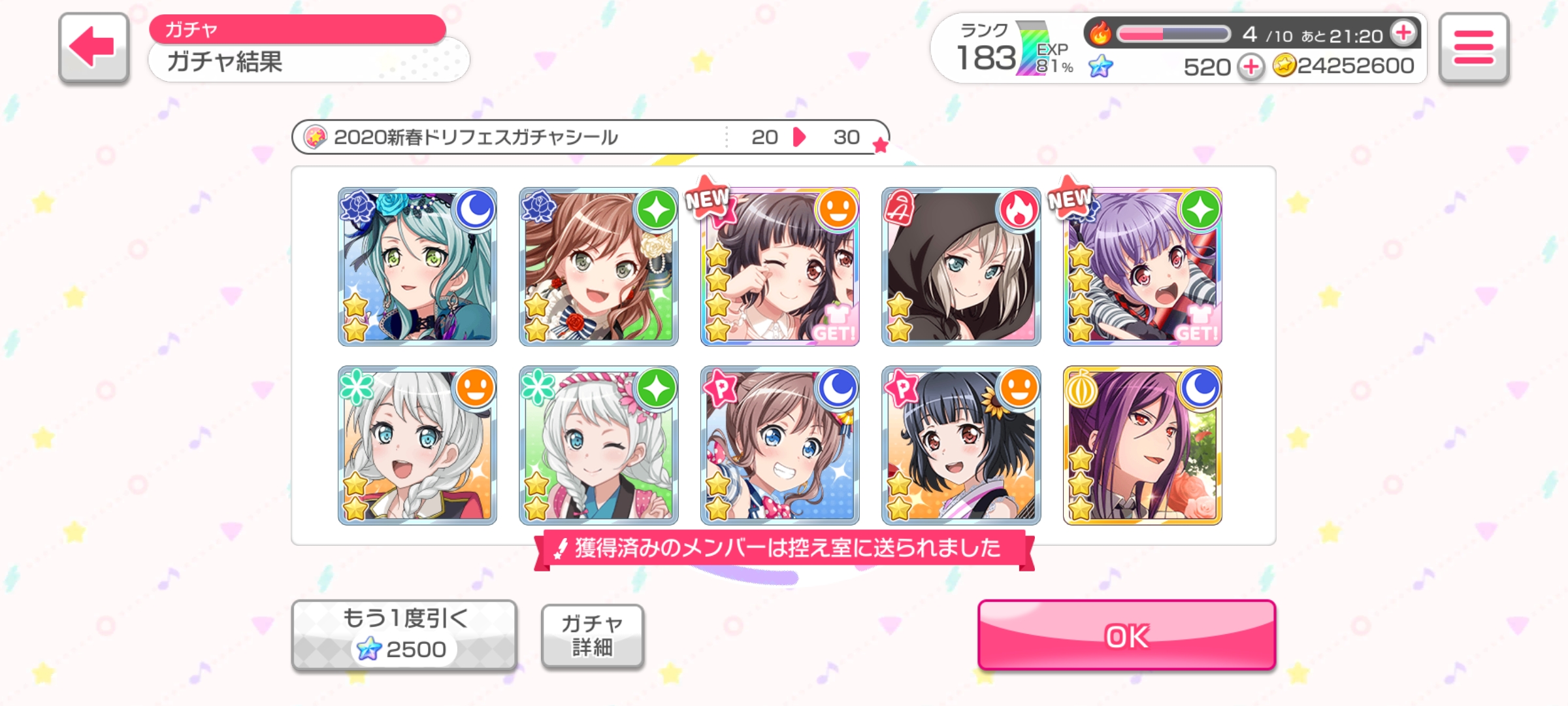Select the winking white-haired girl in kimono card
This screenshot has width=1568, height=706.
click(598, 445)
